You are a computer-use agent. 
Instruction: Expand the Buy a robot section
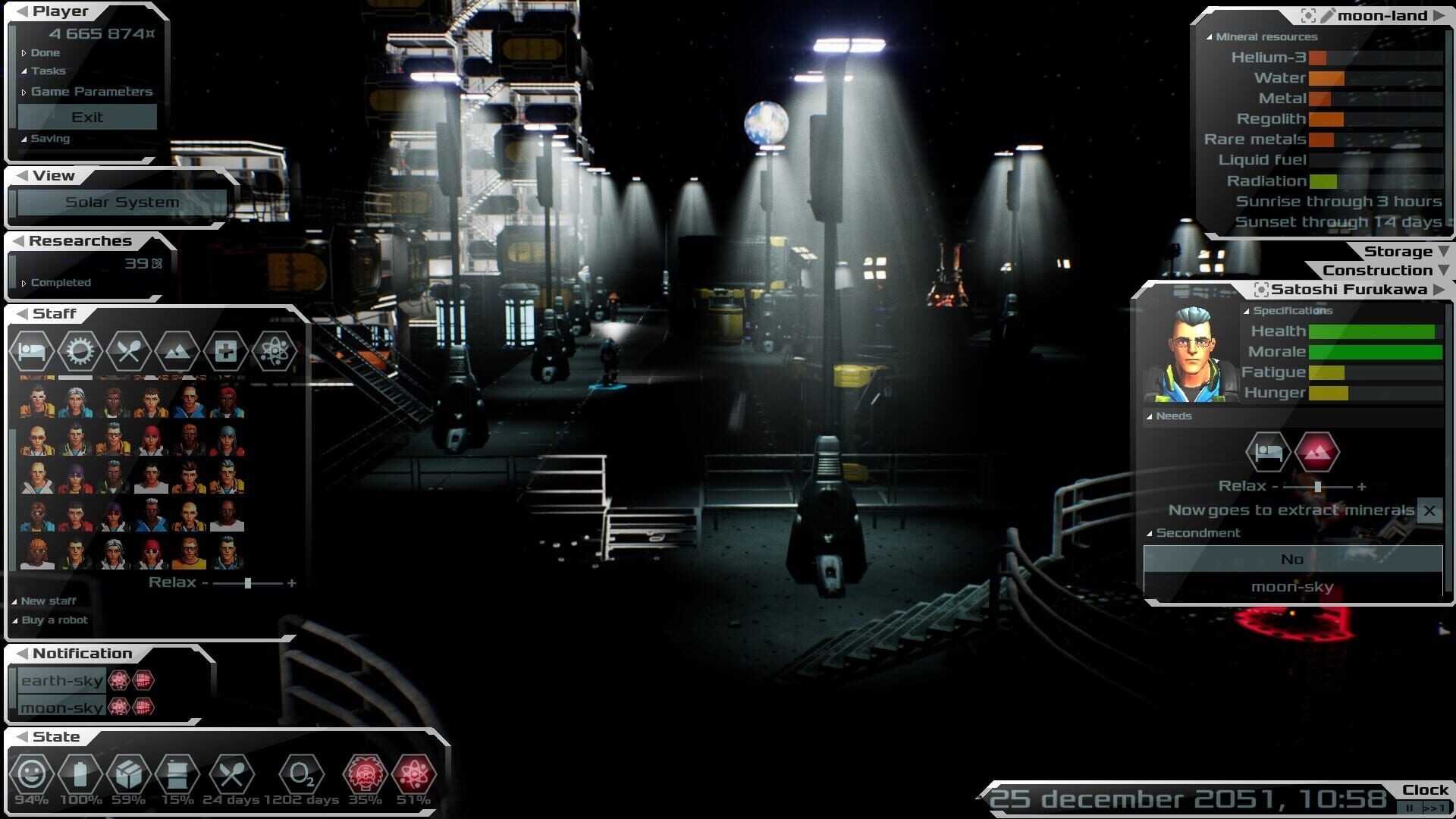(x=54, y=620)
